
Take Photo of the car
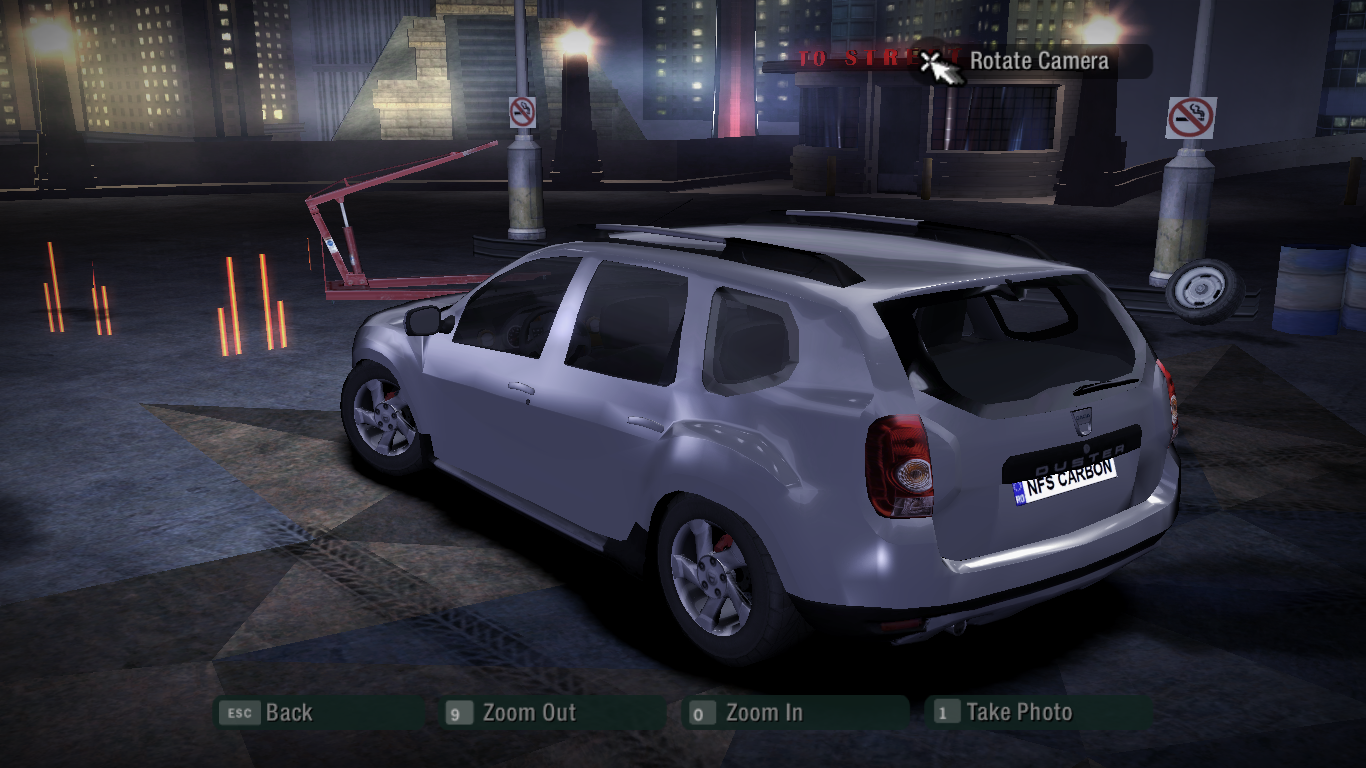[x=1018, y=713]
